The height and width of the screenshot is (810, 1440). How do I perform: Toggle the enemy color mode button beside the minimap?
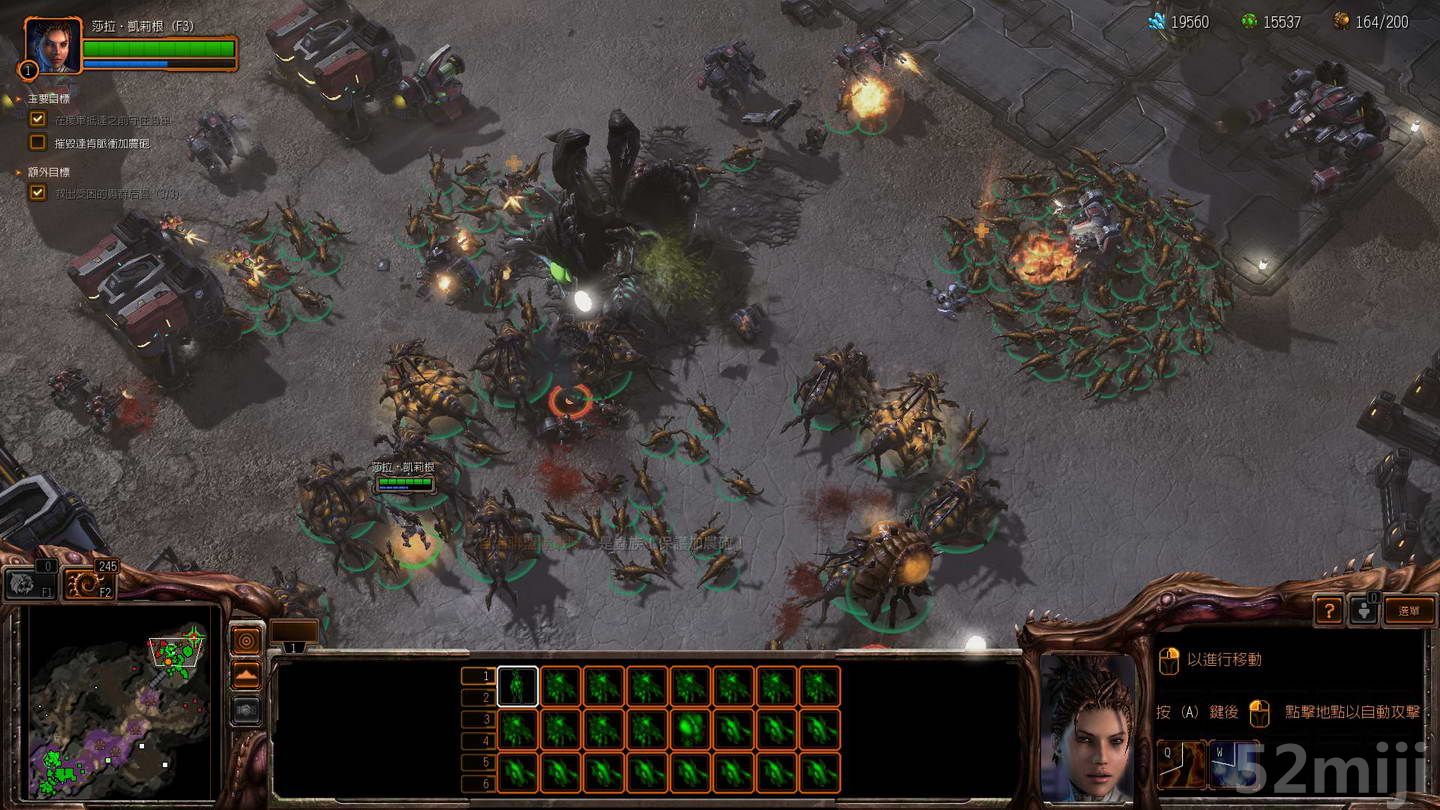[x=247, y=640]
